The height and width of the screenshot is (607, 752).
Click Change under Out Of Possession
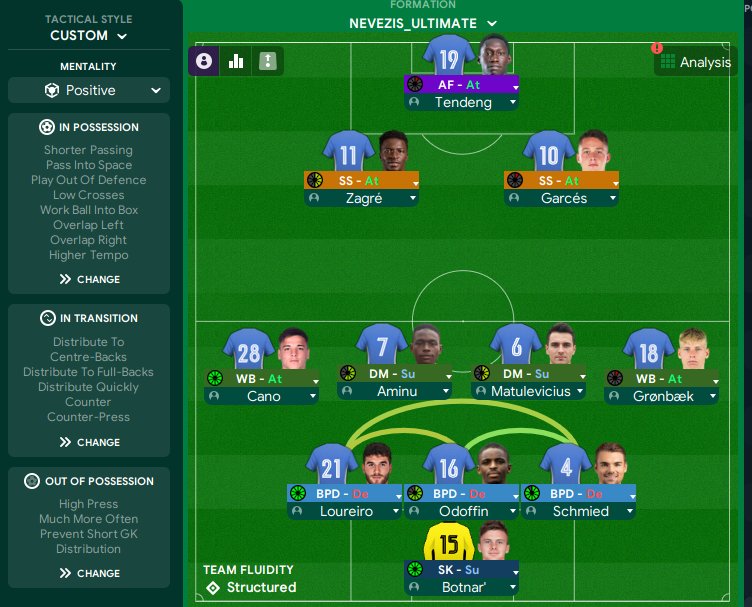pos(89,573)
